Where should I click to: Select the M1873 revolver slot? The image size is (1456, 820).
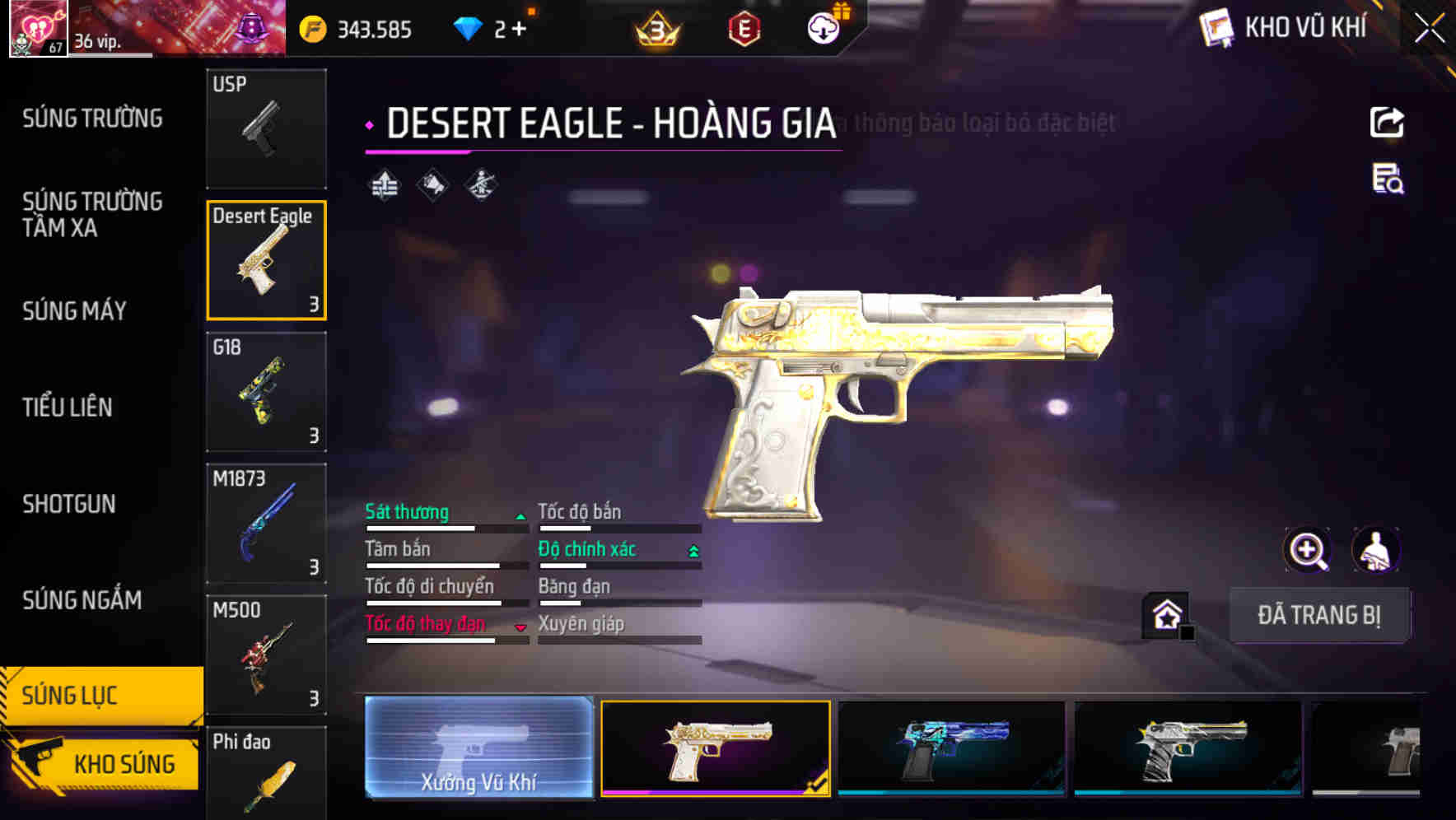click(266, 524)
